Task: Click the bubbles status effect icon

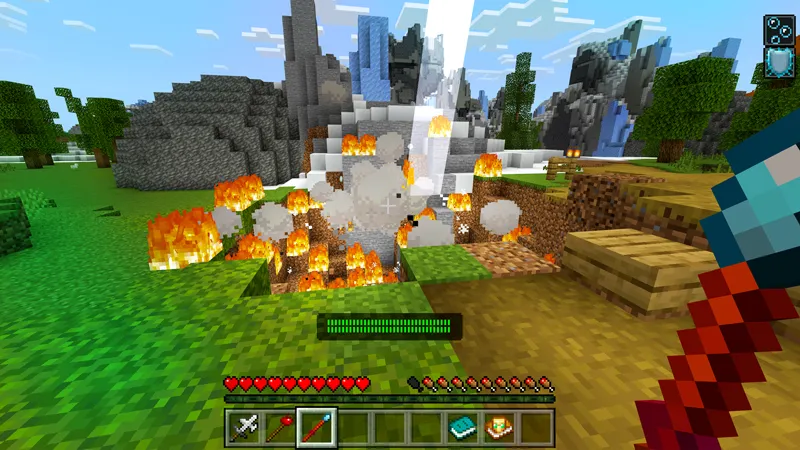Action: coord(779,29)
